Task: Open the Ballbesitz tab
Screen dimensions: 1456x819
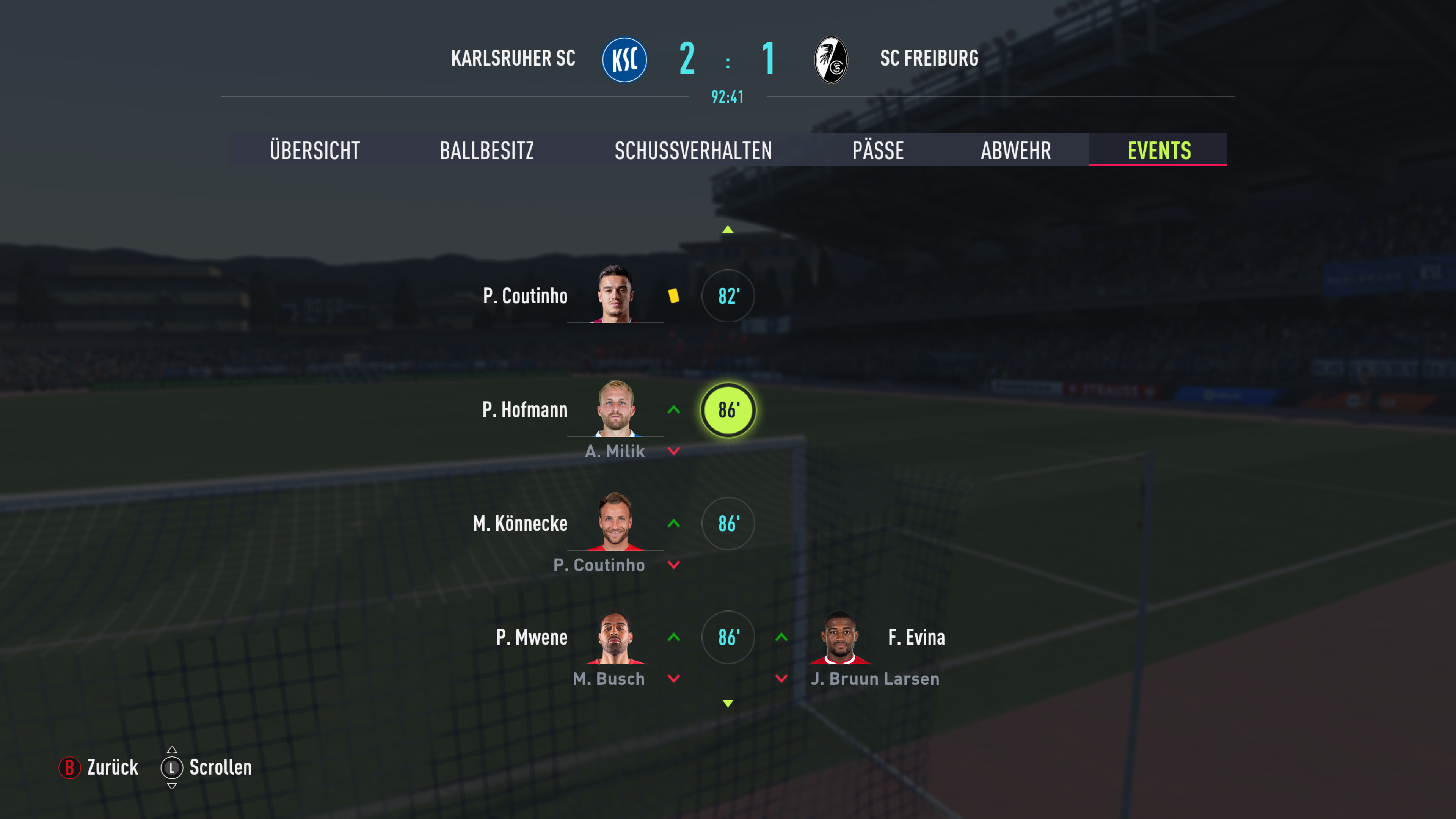Action: (x=486, y=151)
